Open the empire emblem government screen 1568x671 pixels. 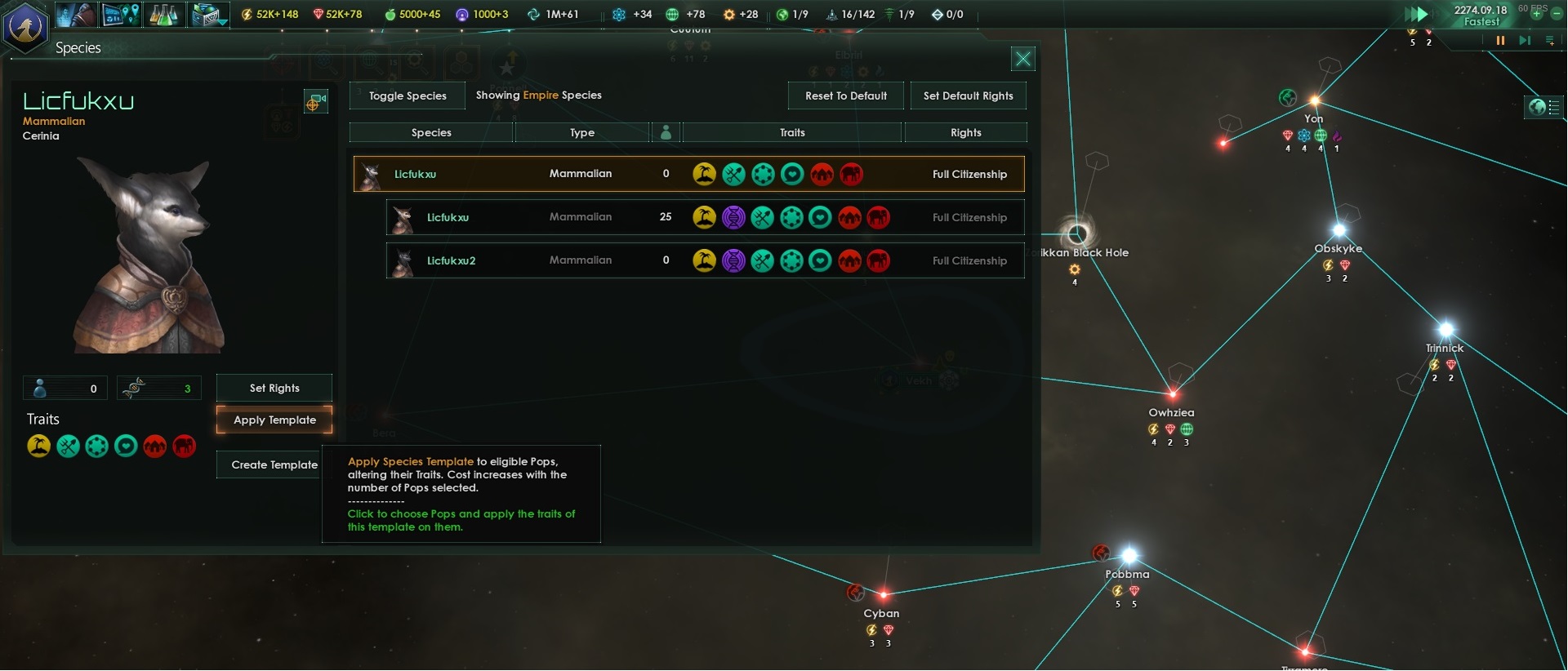25,27
